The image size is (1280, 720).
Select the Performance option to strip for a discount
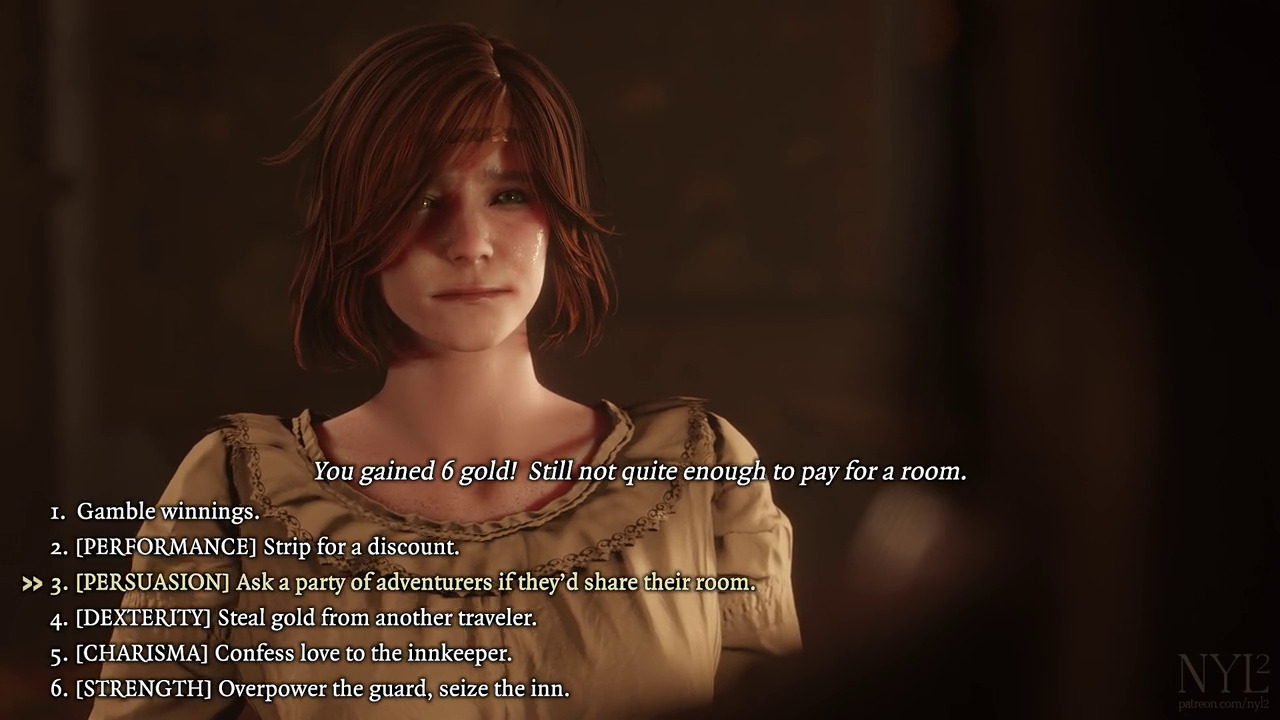[266, 547]
